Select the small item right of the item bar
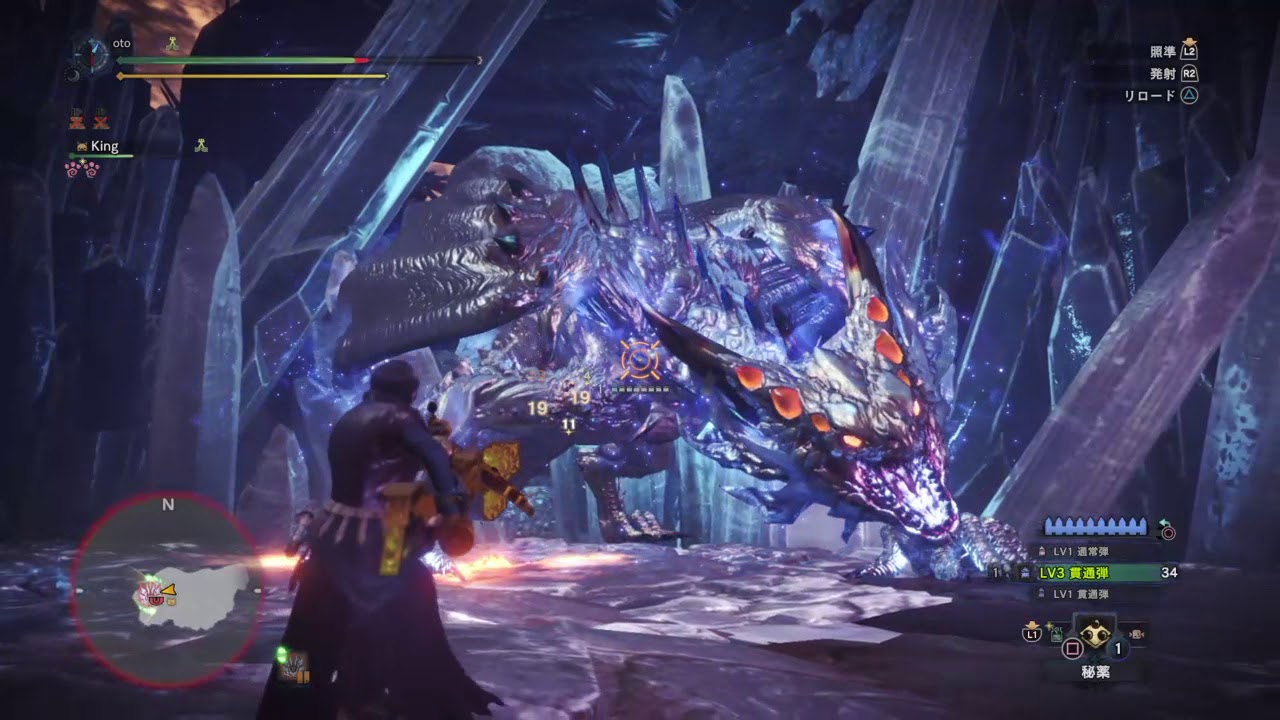This screenshot has height=720, width=1280. pyautogui.click(x=1137, y=632)
